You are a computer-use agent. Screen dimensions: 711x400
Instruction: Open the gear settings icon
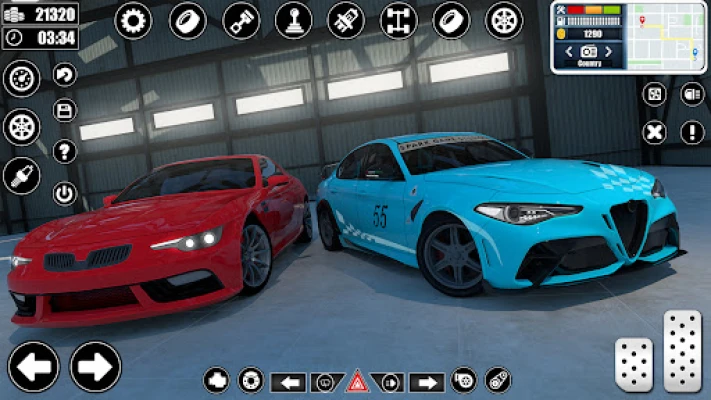click(x=133, y=20)
